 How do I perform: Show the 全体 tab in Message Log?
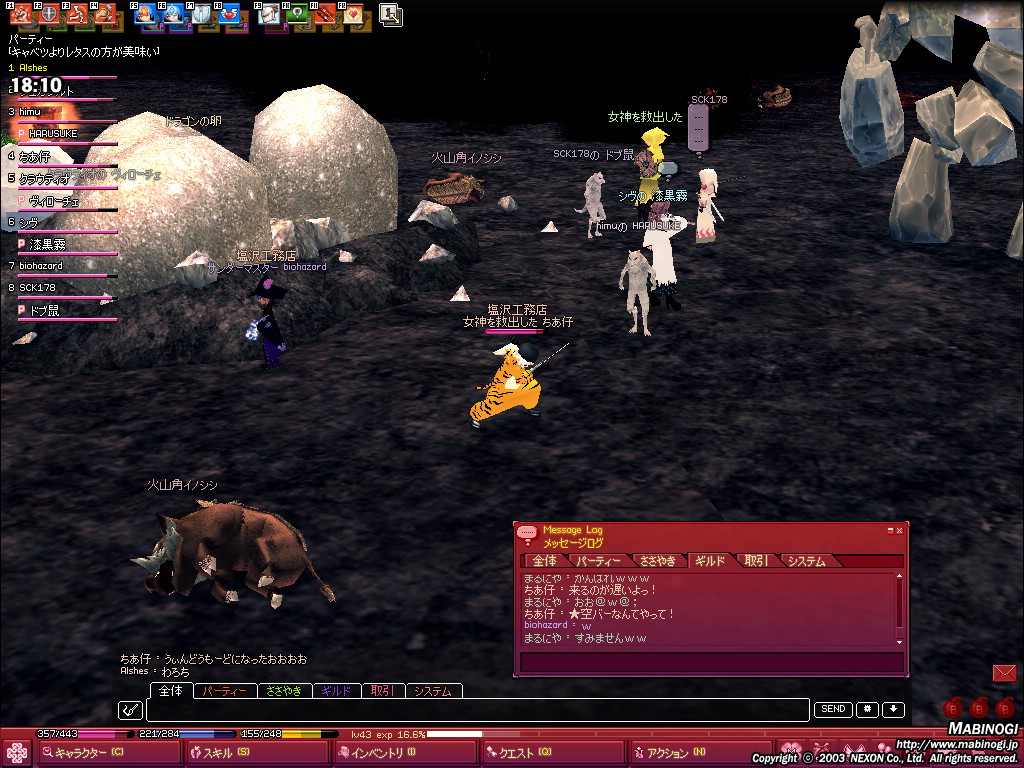[545, 561]
